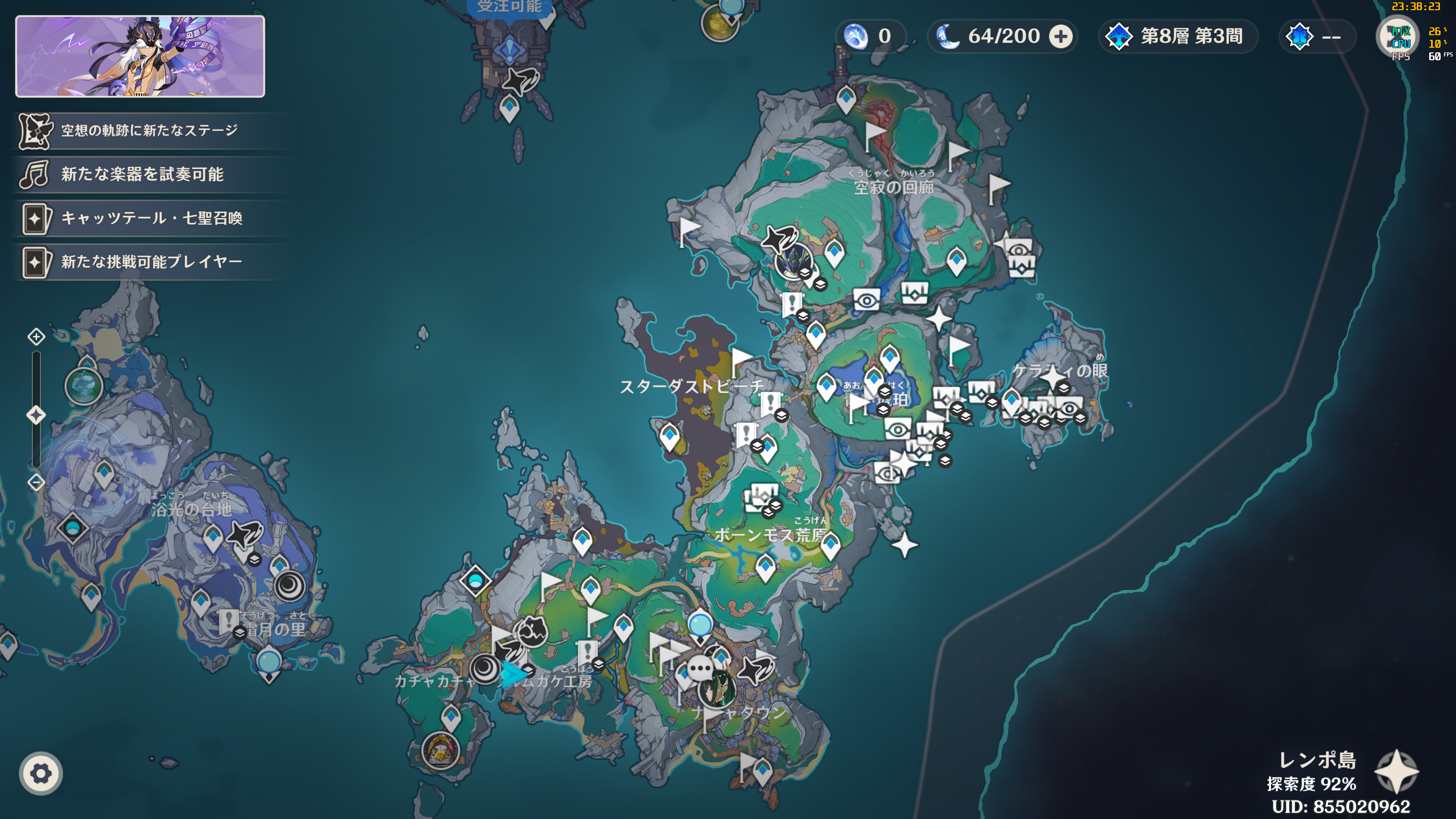1456x819 pixels.
Task: Open the butterfly emblem tracker showing --
Action: pyautogui.click(x=1315, y=37)
